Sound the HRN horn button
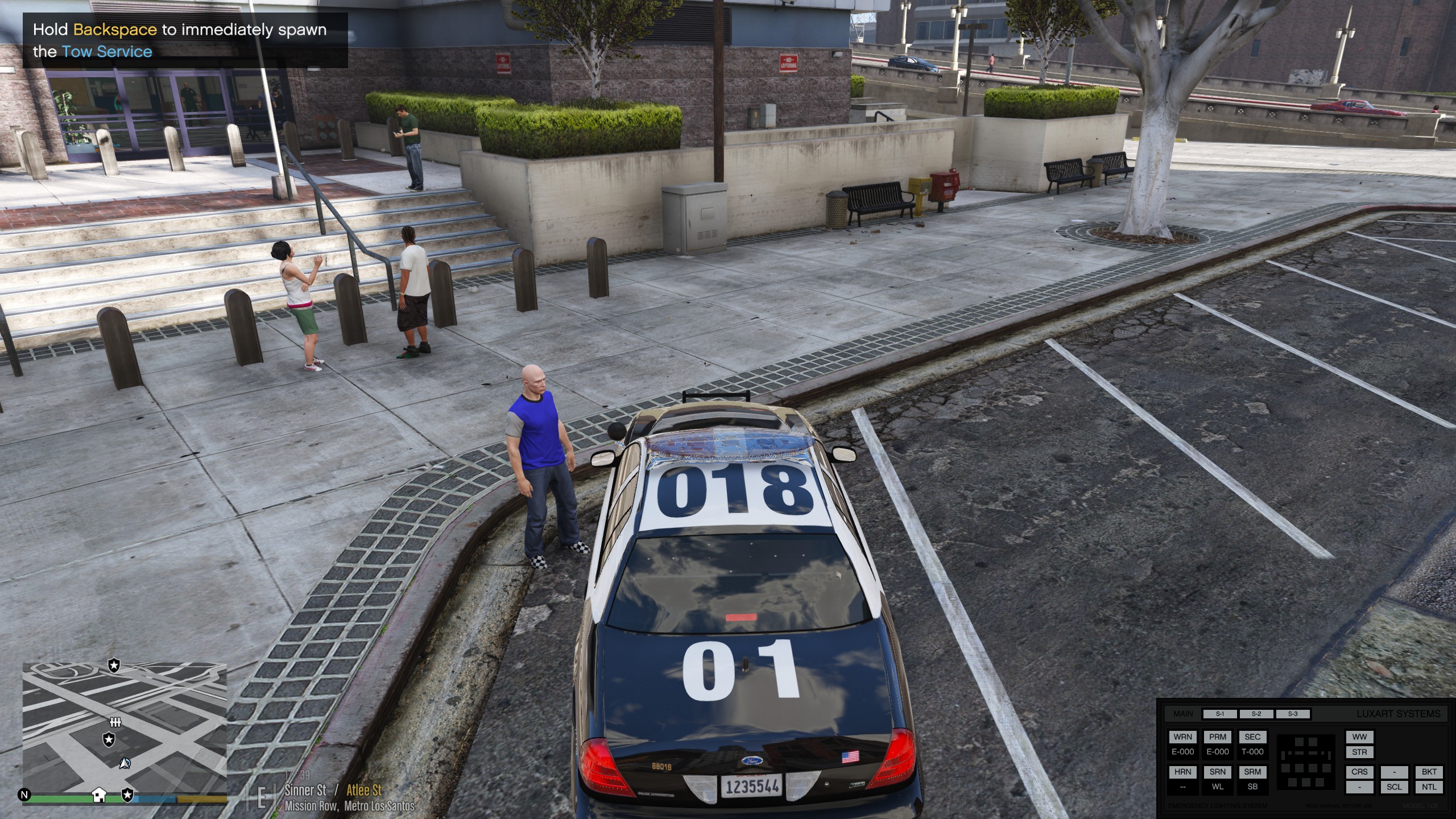The width and height of the screenshot is (1456, 819). click(x=1182, y=772)
